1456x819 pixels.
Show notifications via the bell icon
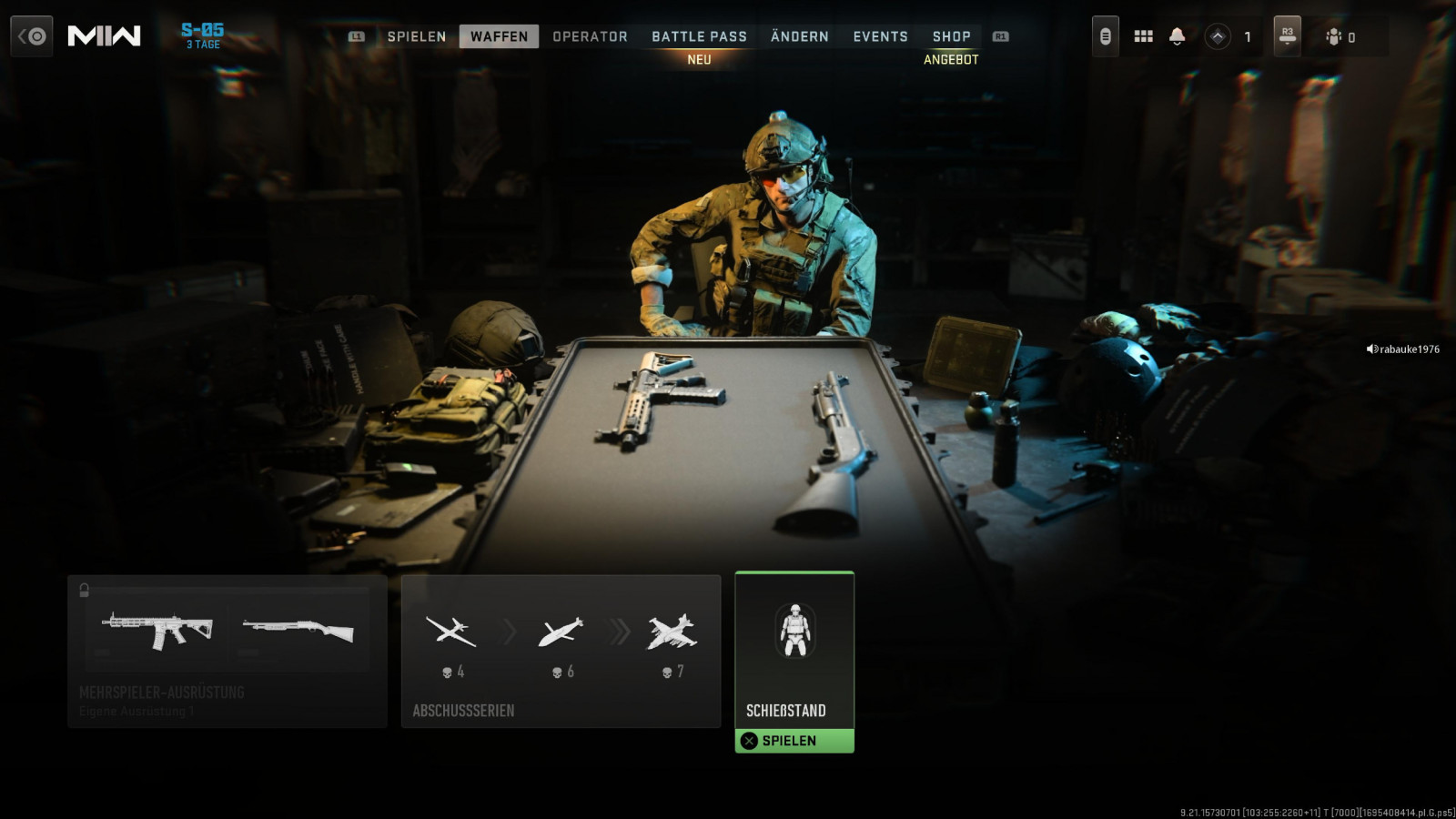1177,36
